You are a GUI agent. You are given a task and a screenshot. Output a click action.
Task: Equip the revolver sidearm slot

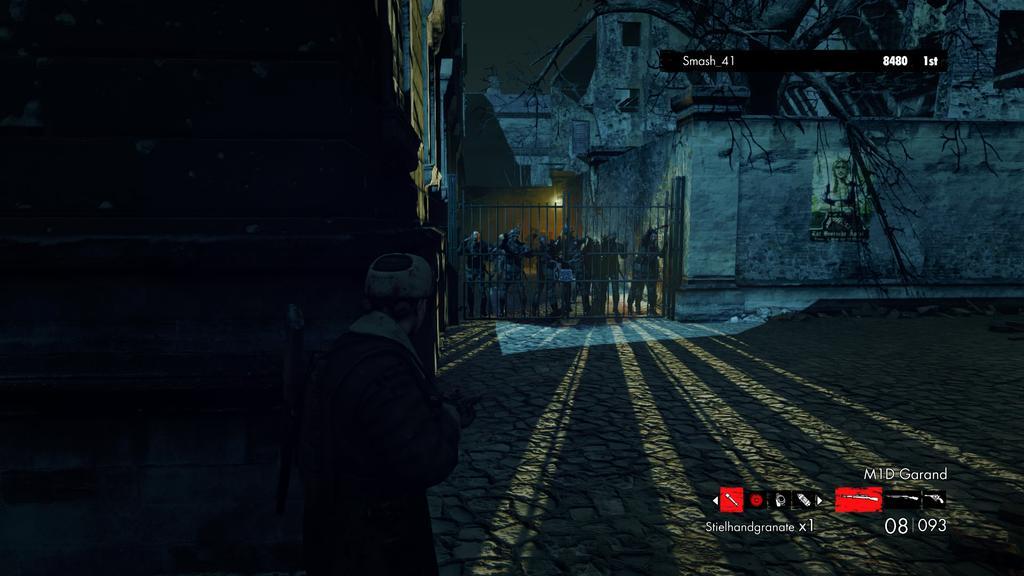(935, 498)
